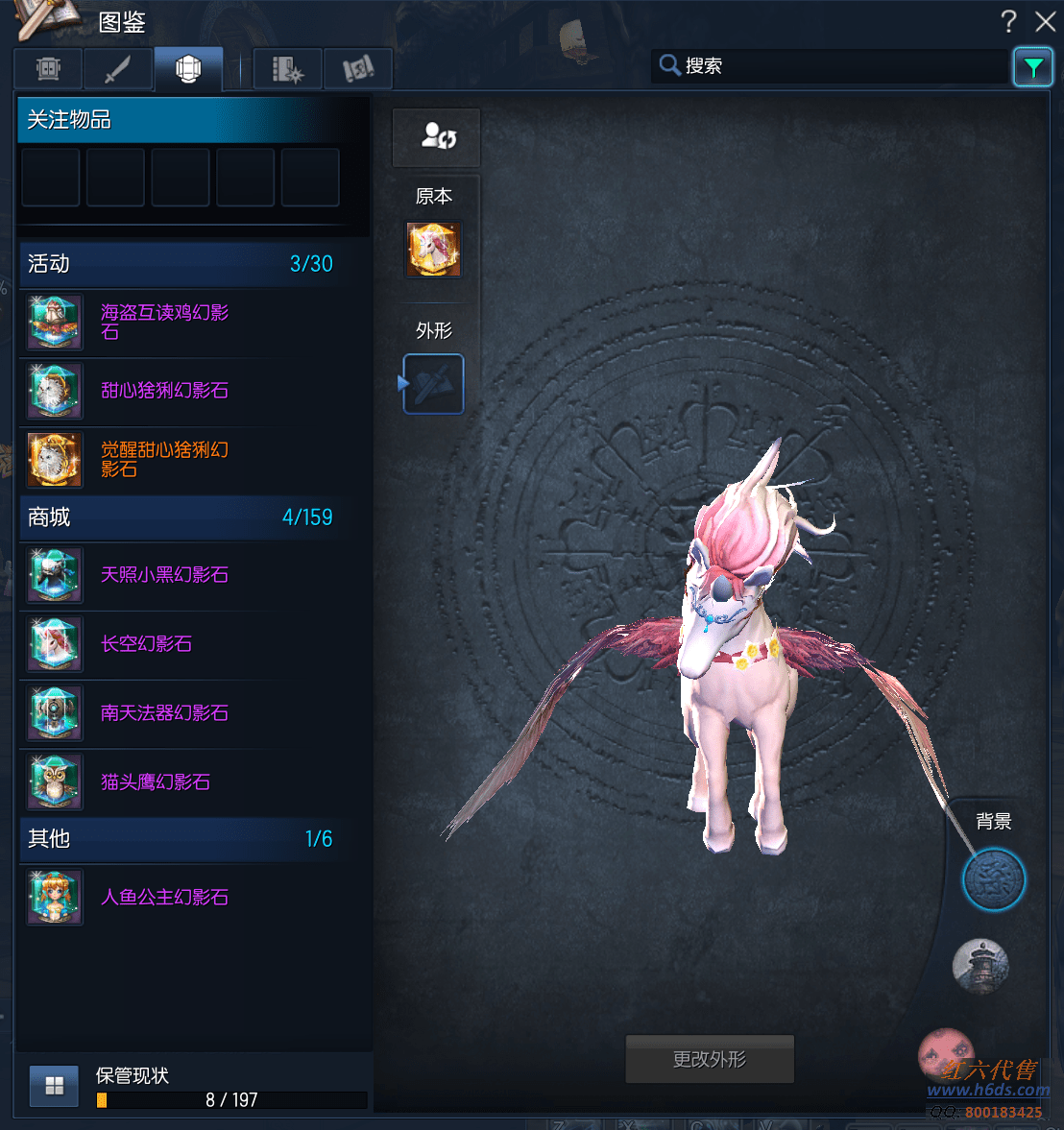Close the 图鉴 window
Viewport: 1064px width, 1130px height.
[x=1046, y=21]
